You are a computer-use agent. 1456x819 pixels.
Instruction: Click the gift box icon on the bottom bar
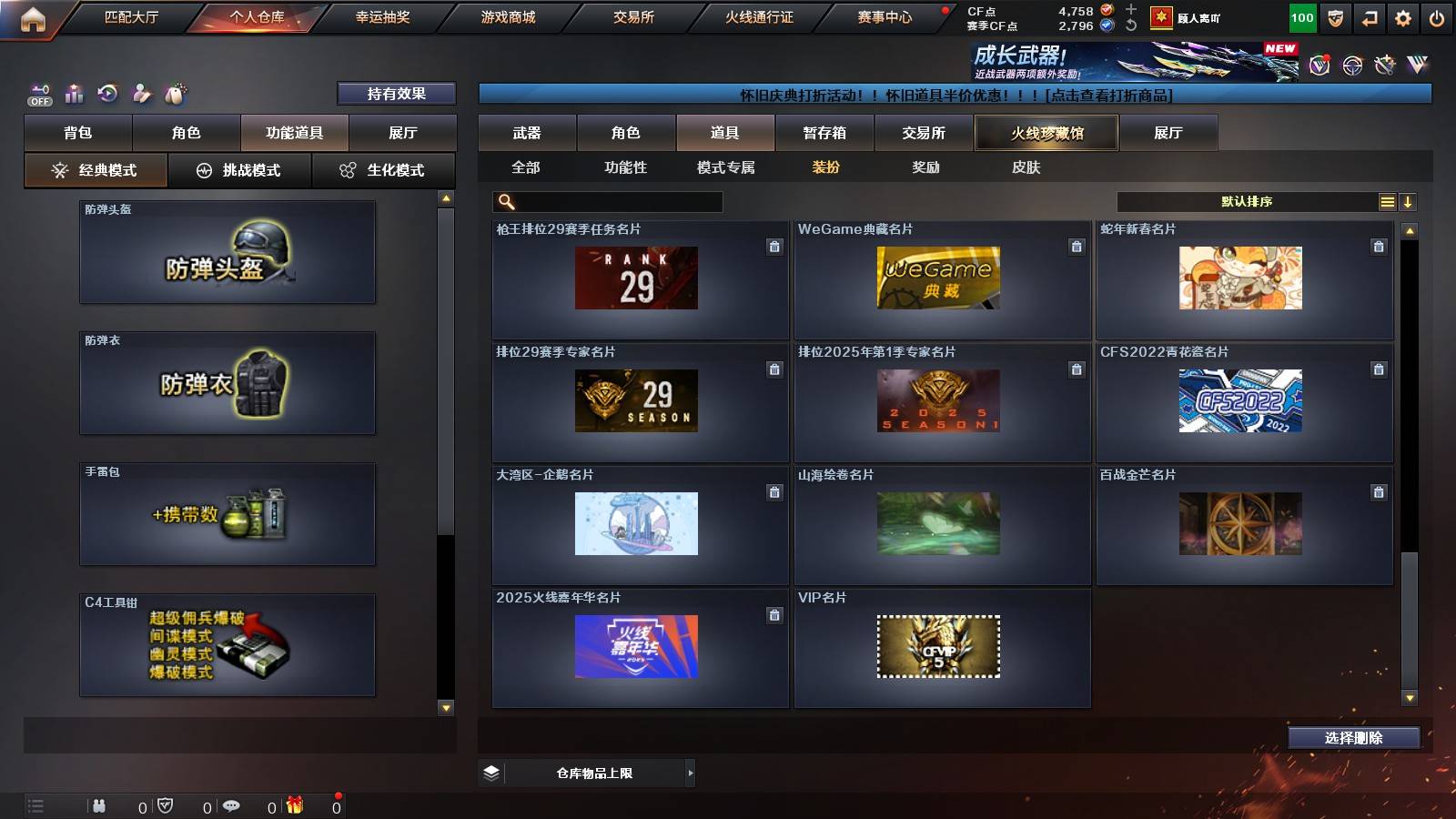point(293,804)
